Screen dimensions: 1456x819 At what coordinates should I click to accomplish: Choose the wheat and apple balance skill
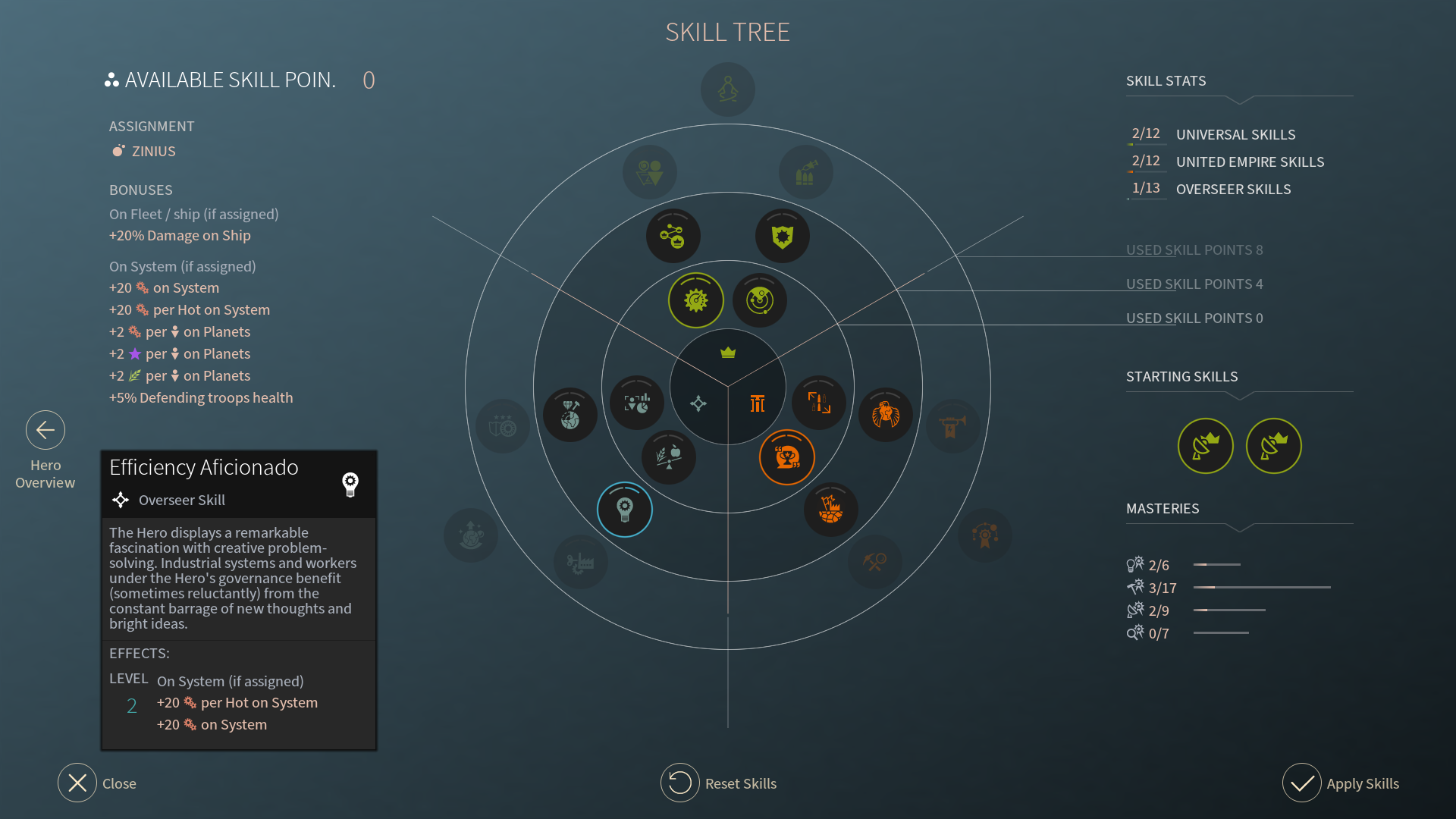click(x=668, y=457)
